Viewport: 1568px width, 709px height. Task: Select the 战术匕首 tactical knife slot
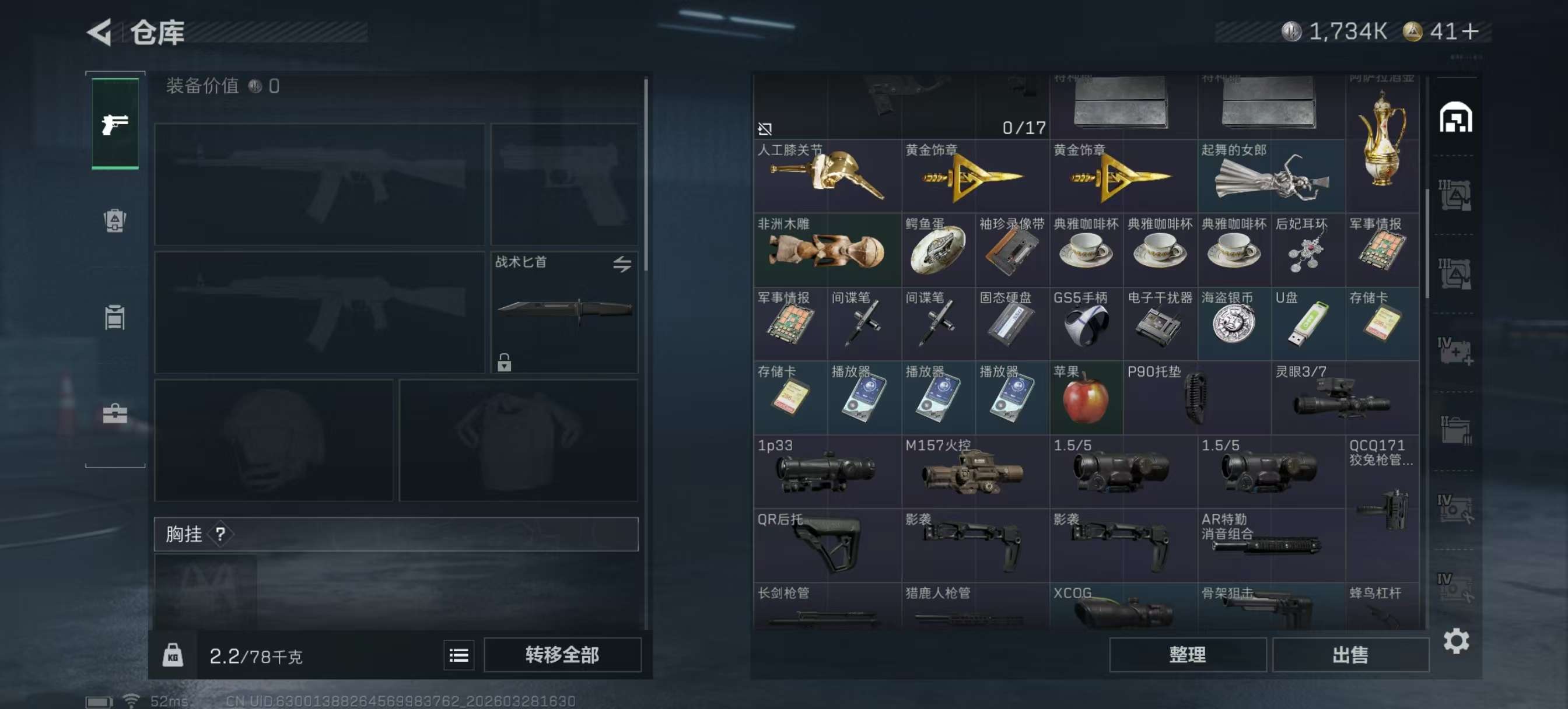[564, 311]
